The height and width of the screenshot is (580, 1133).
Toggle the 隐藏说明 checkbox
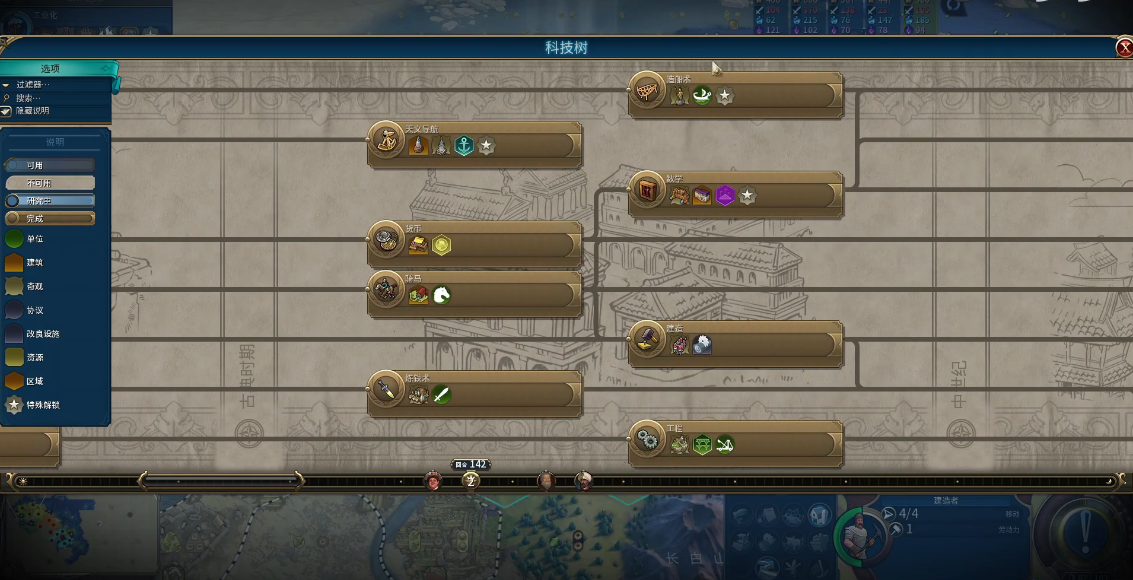[7, 111]
